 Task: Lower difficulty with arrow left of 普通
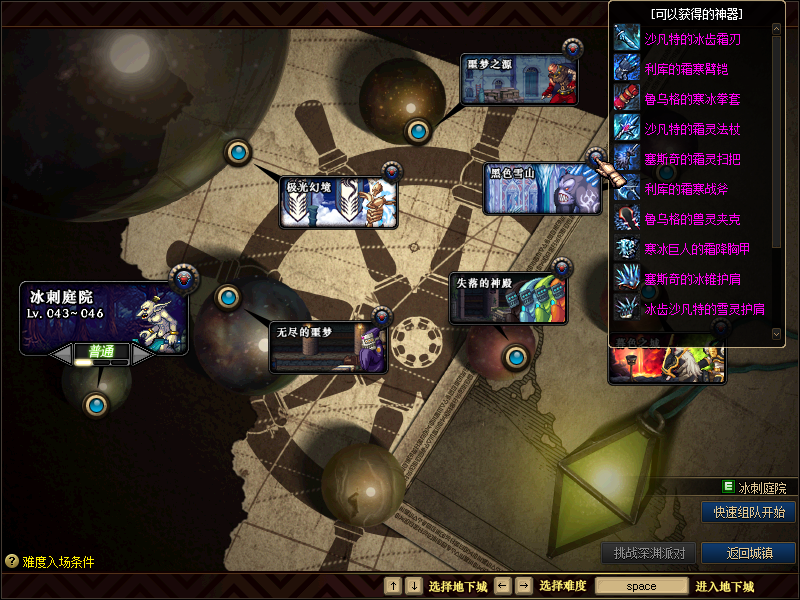(63, 352)
